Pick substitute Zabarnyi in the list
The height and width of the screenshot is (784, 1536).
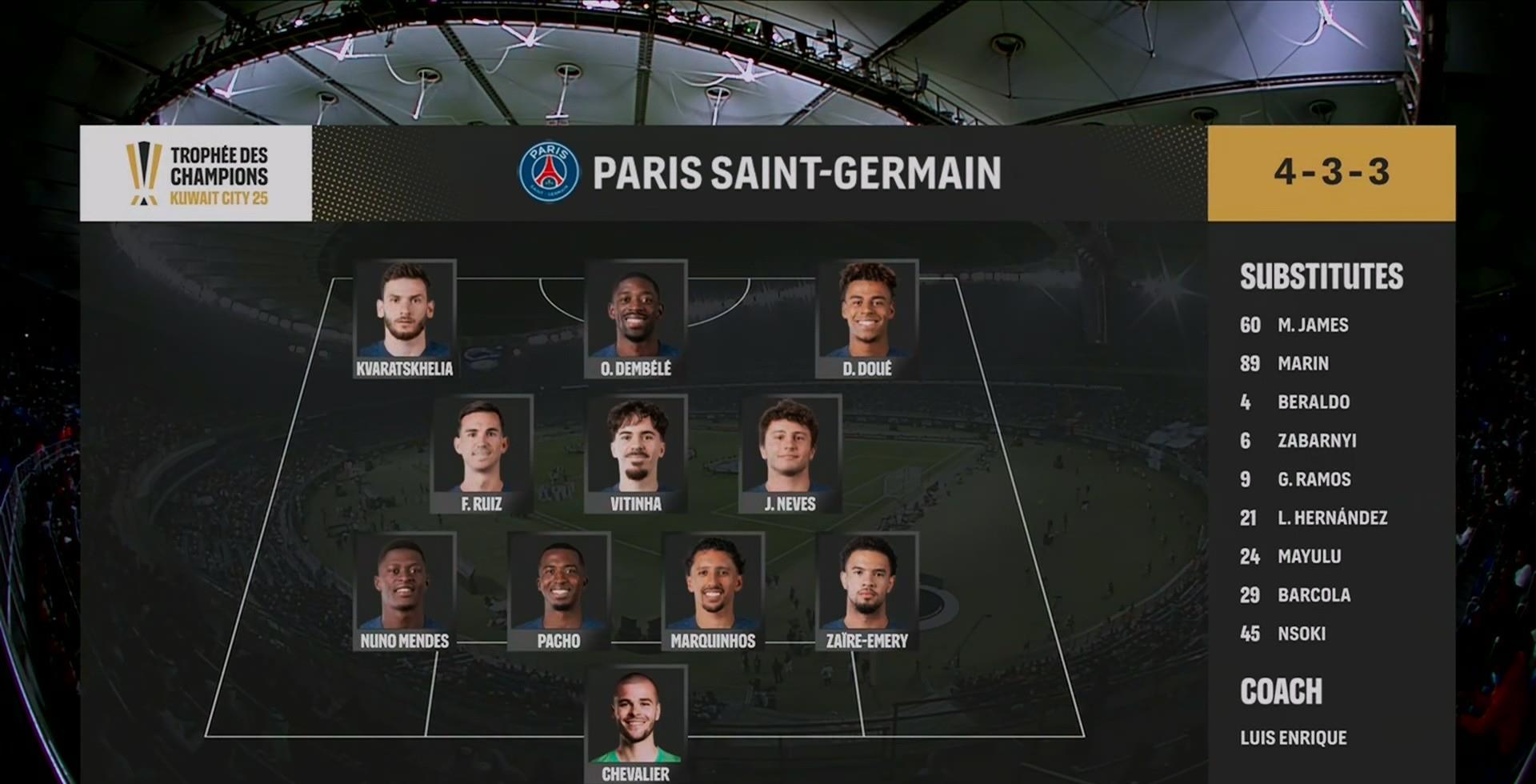[1316, 440]
